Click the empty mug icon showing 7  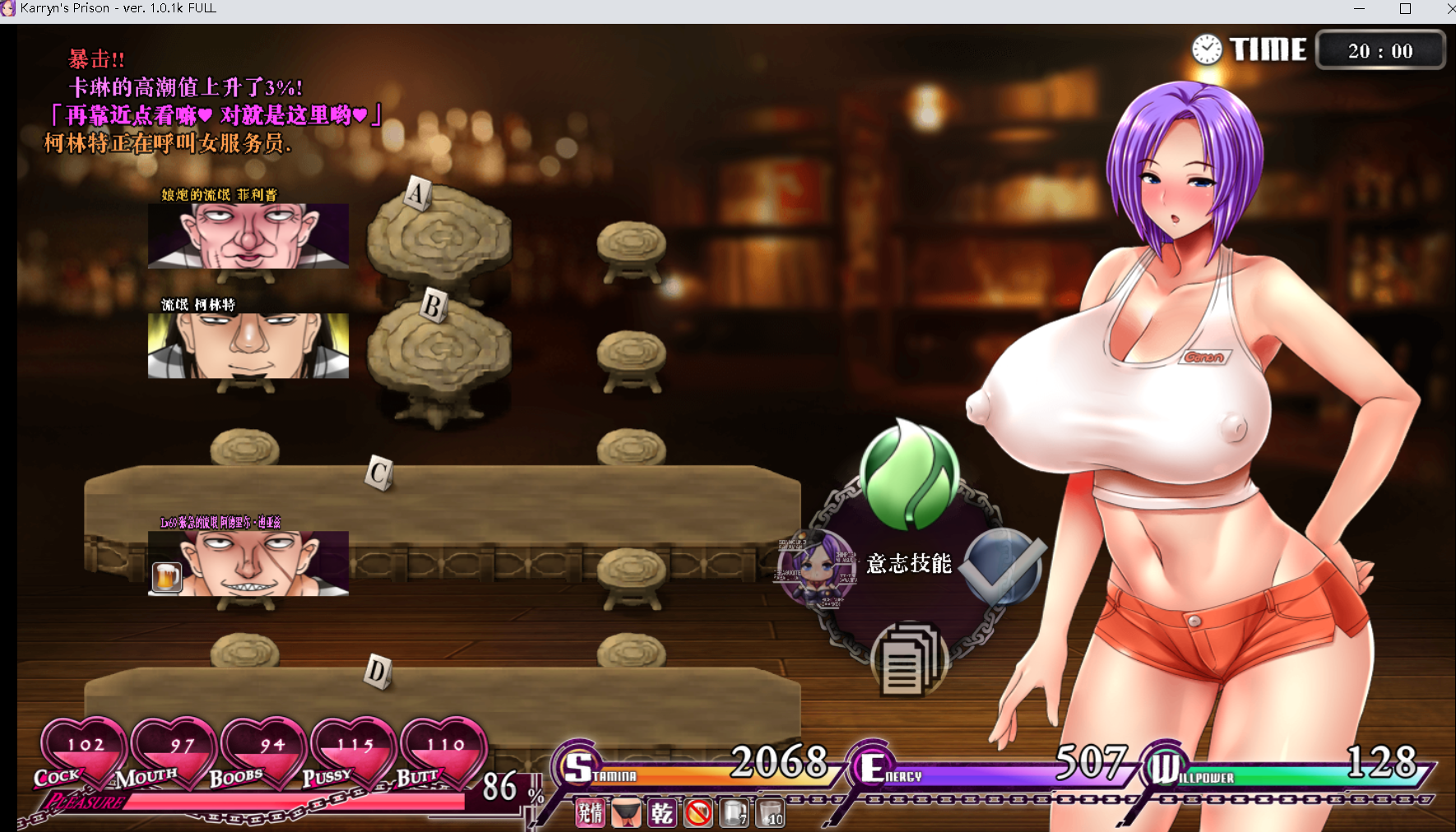[735, 813]
